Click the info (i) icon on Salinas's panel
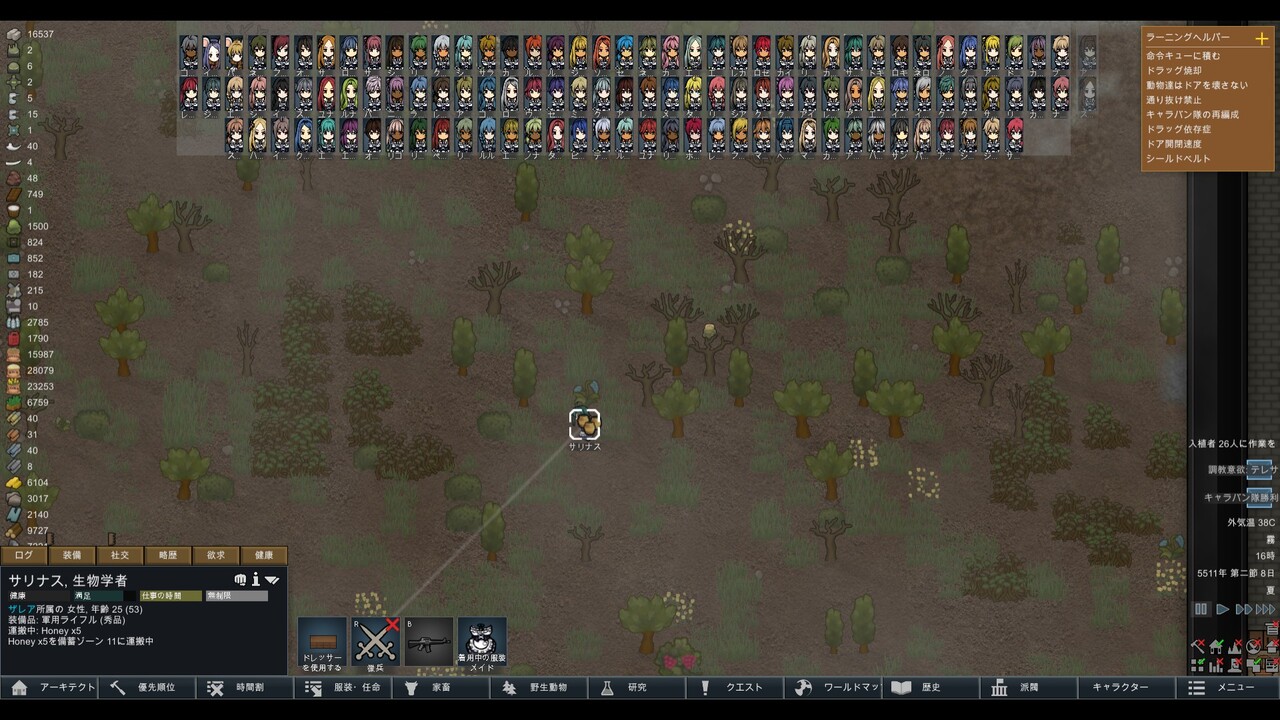1280x720 pixels. click(256, 580)
